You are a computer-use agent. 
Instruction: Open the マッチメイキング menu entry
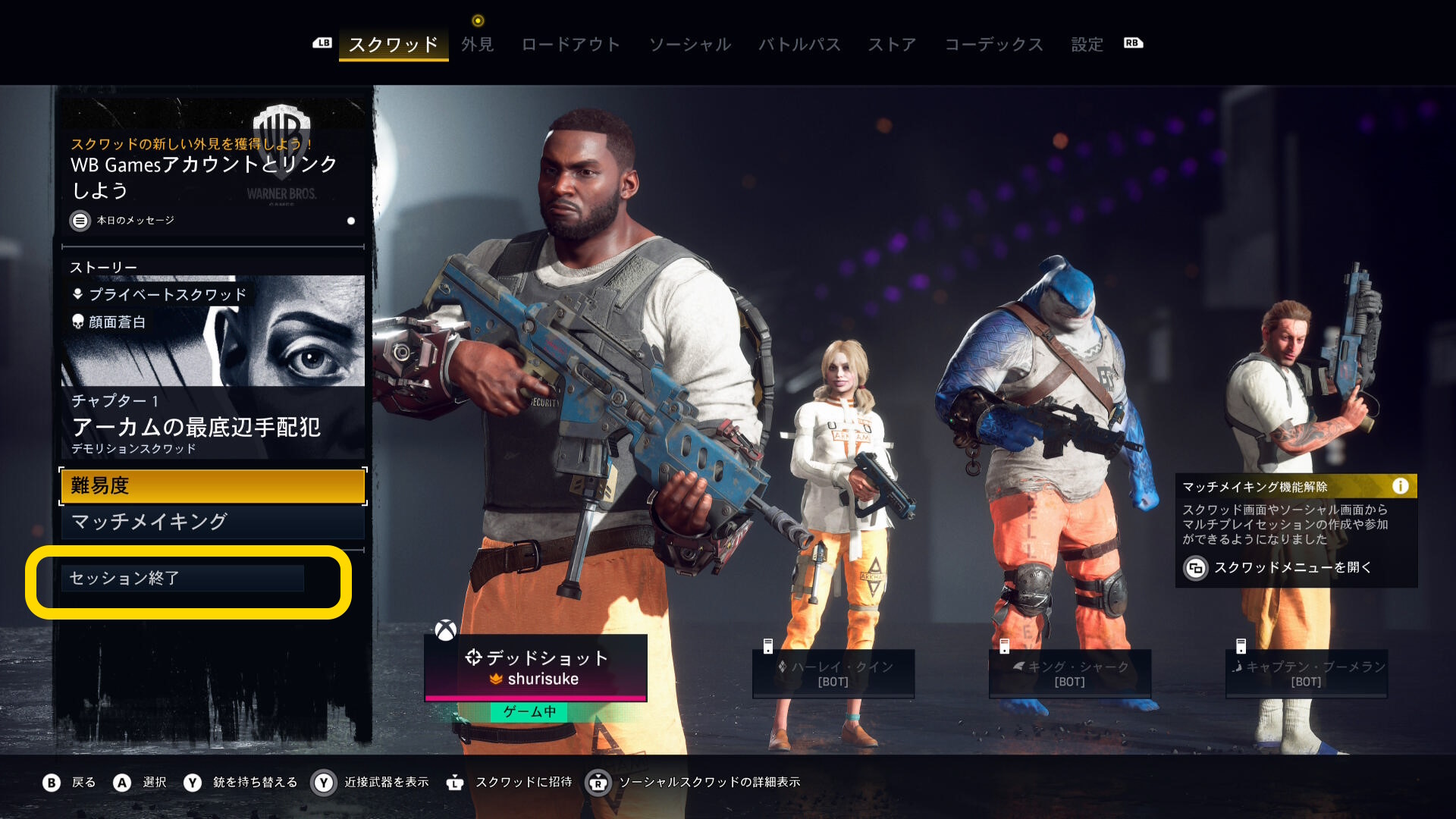212,522
